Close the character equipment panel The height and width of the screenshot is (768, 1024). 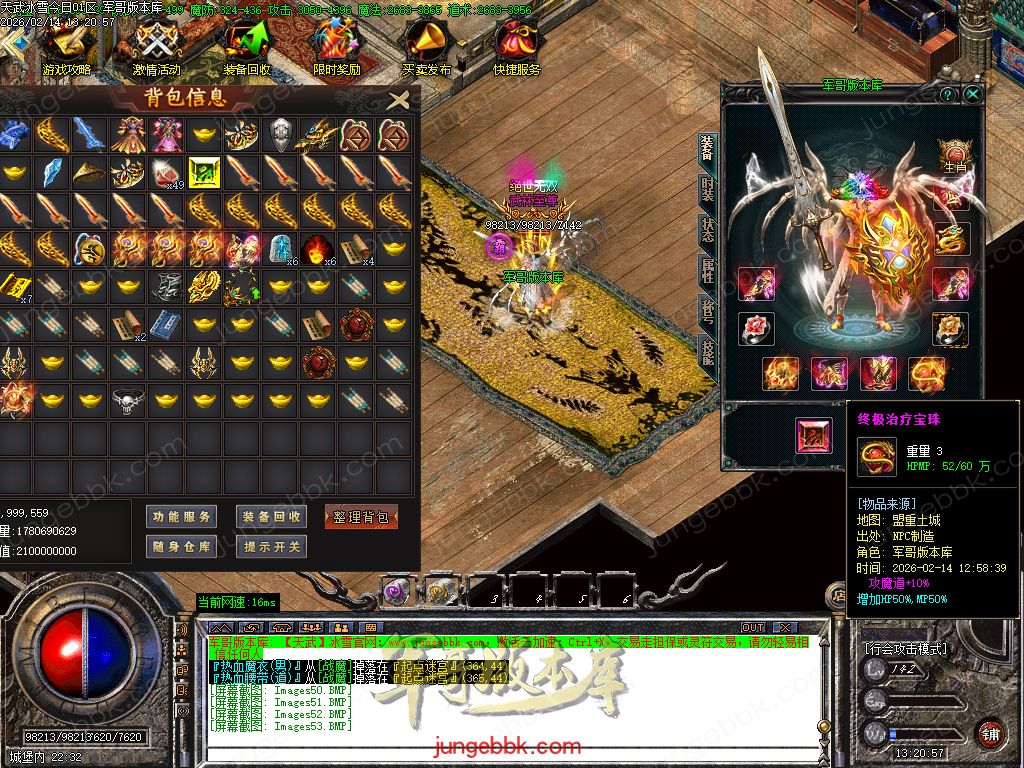tap(972, 94)
